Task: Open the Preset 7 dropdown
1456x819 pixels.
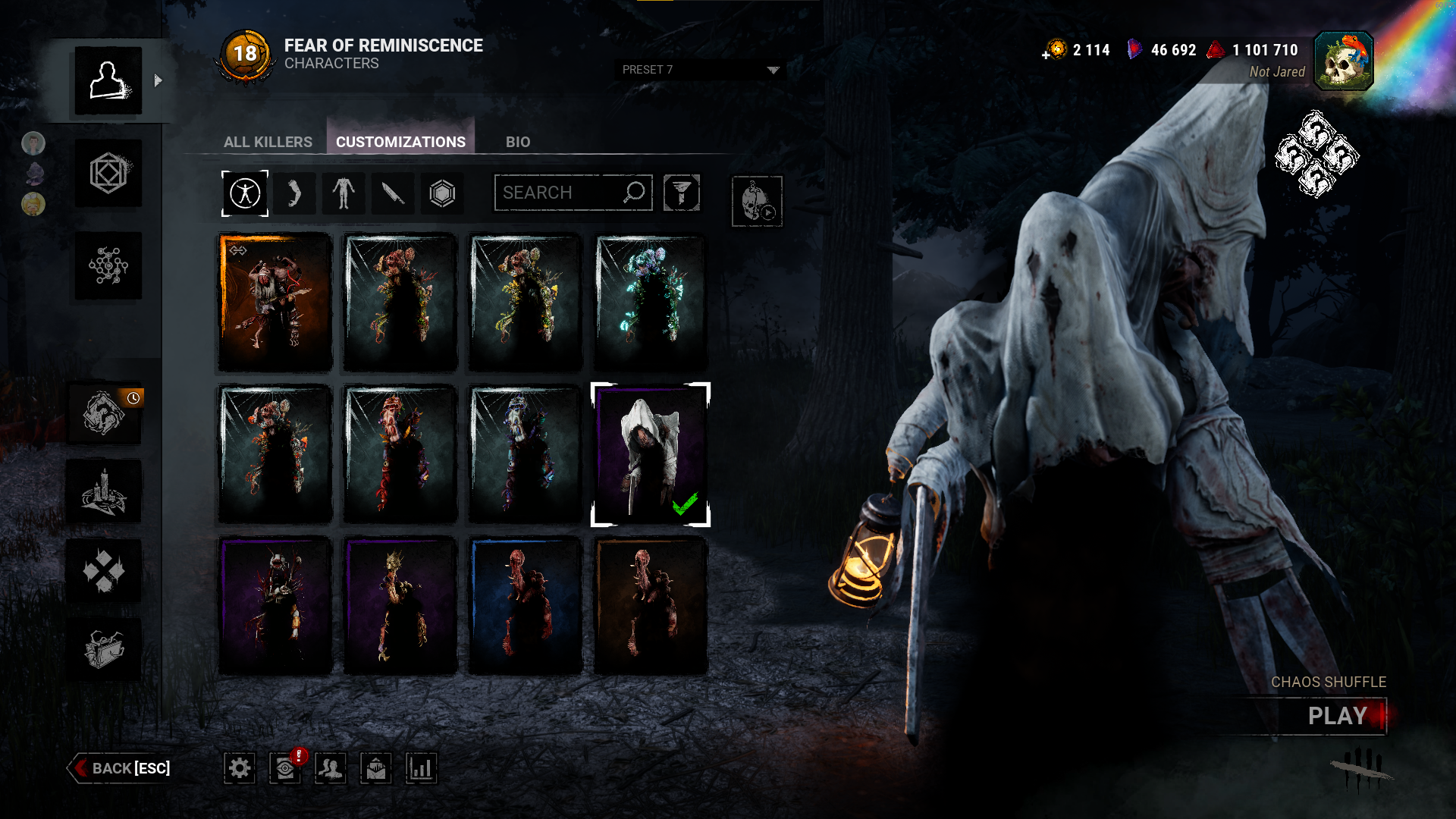Action: point(700,70)
